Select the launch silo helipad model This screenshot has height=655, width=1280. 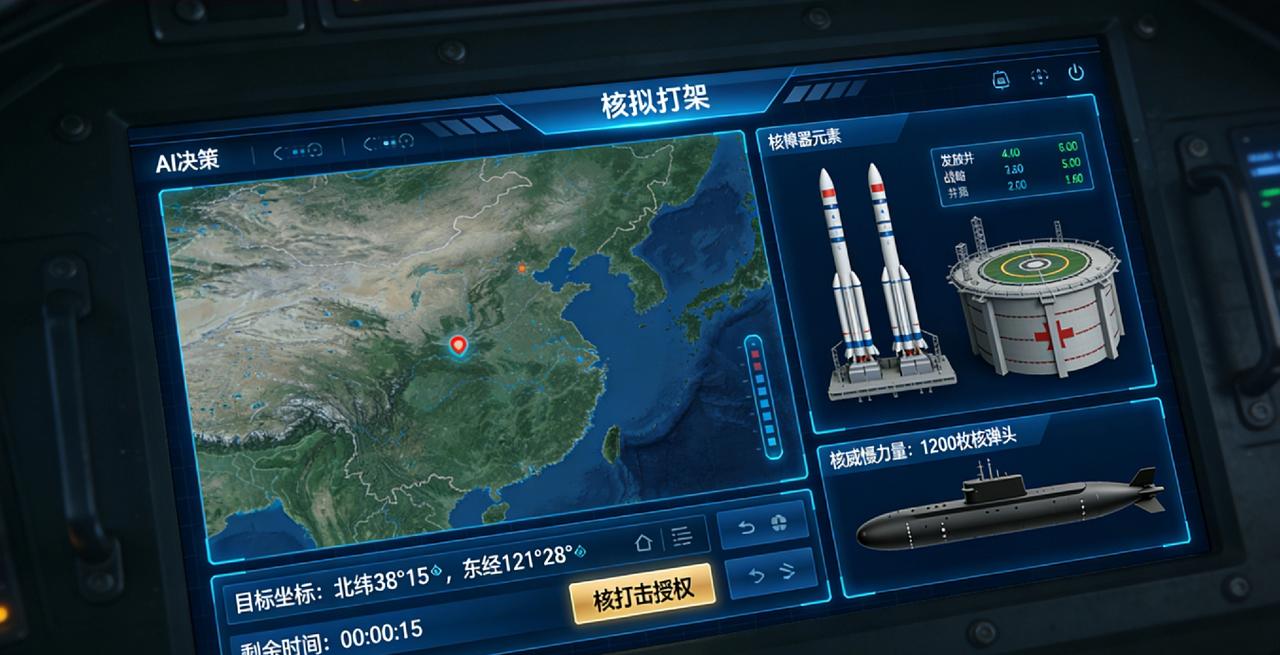1033,300
